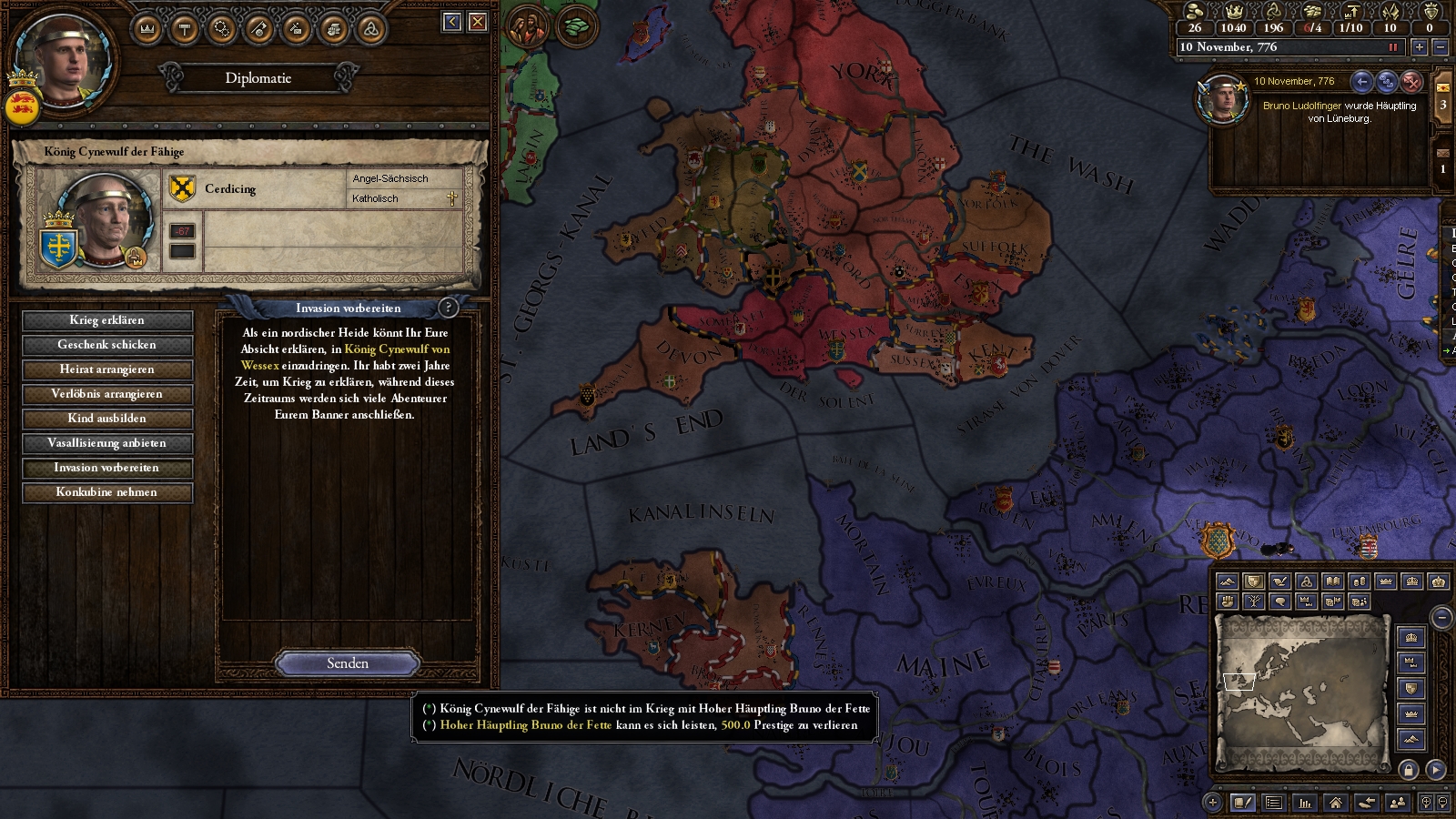This screenshot has height=819, width=1456.
Task: Send the invasion declaration with "Senden"
Action: pyautogui.click(x=348, y=663)
